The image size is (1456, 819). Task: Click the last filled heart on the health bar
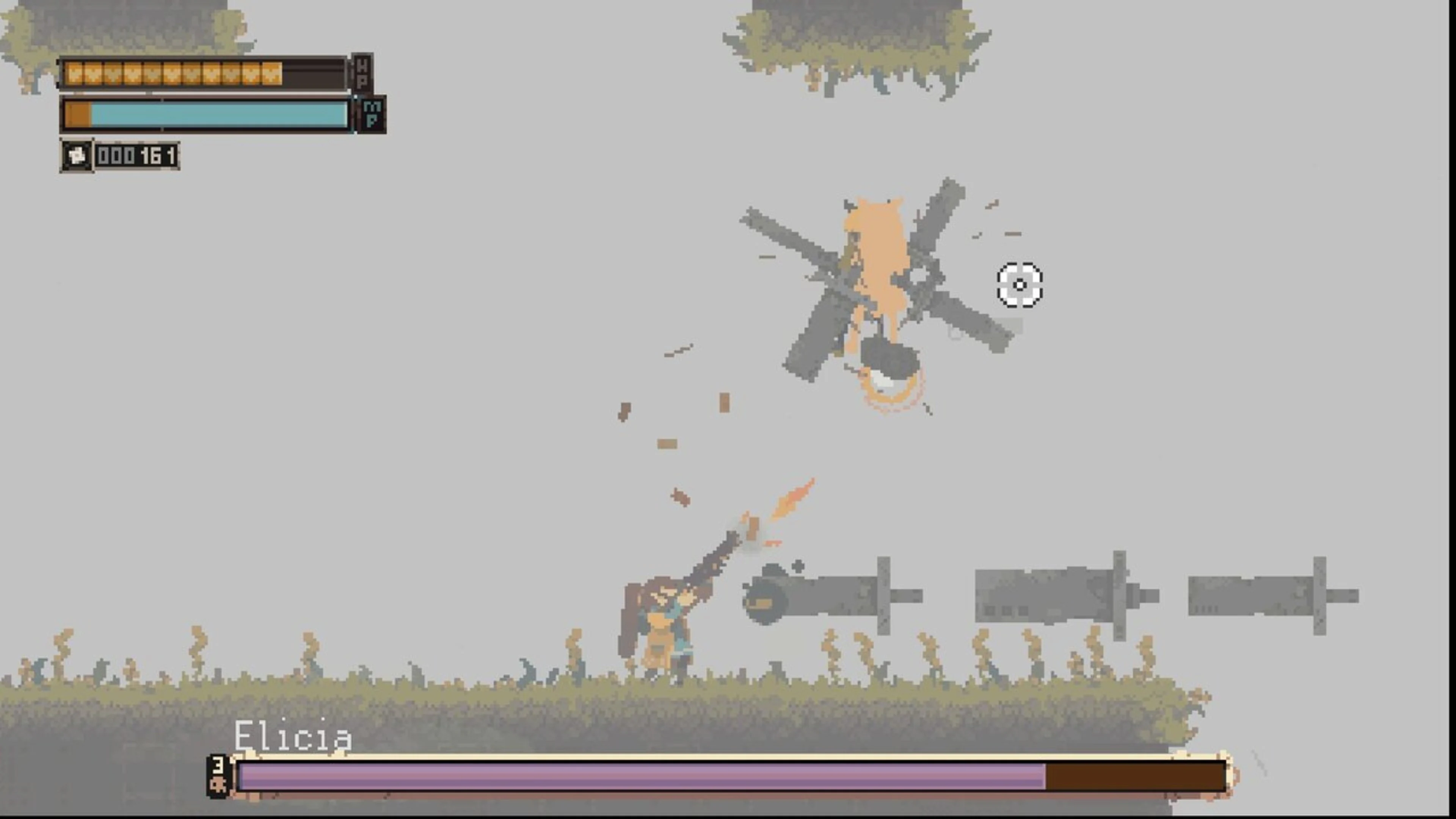coord(270,74)
